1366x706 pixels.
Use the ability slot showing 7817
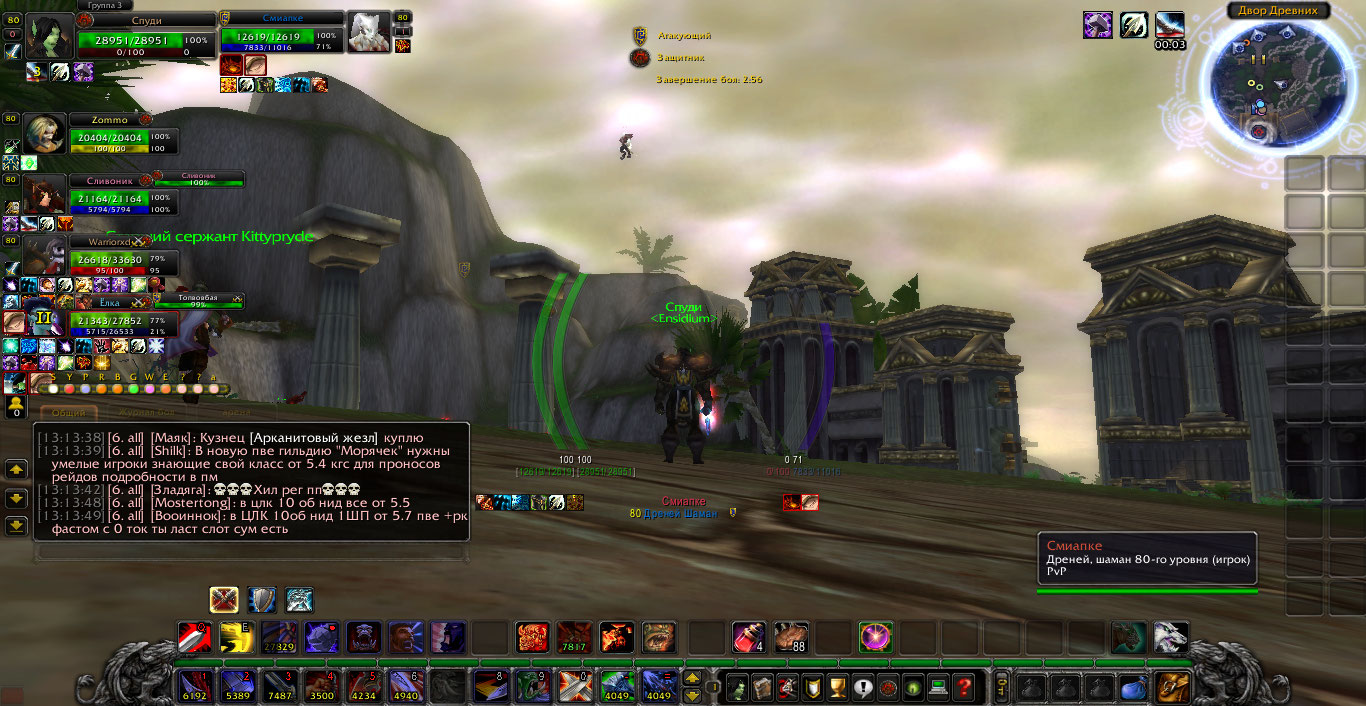click(574, 637)
